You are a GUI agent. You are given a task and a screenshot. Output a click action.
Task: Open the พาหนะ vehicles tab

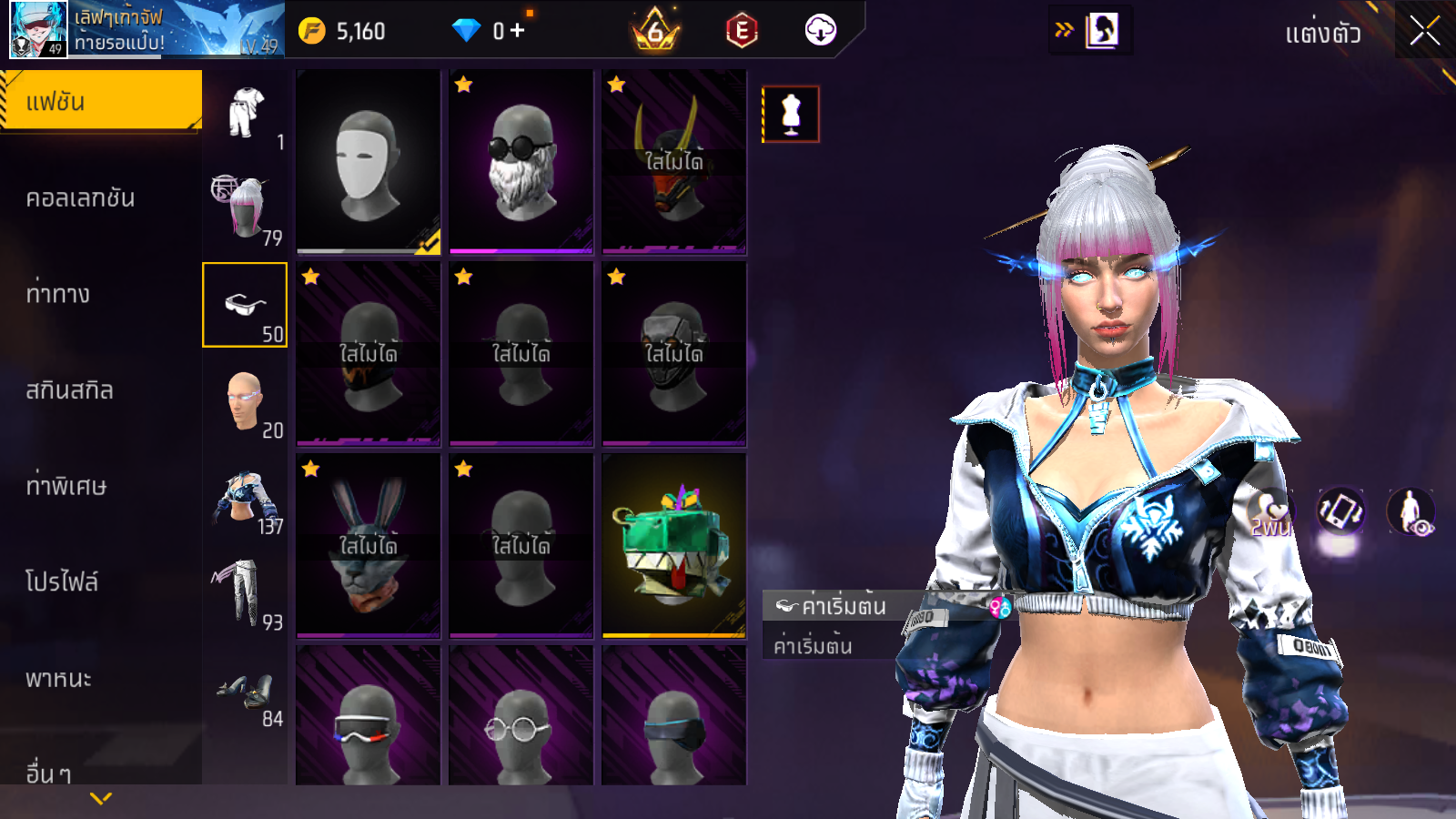pyautogui.click(x=59, y=679)
